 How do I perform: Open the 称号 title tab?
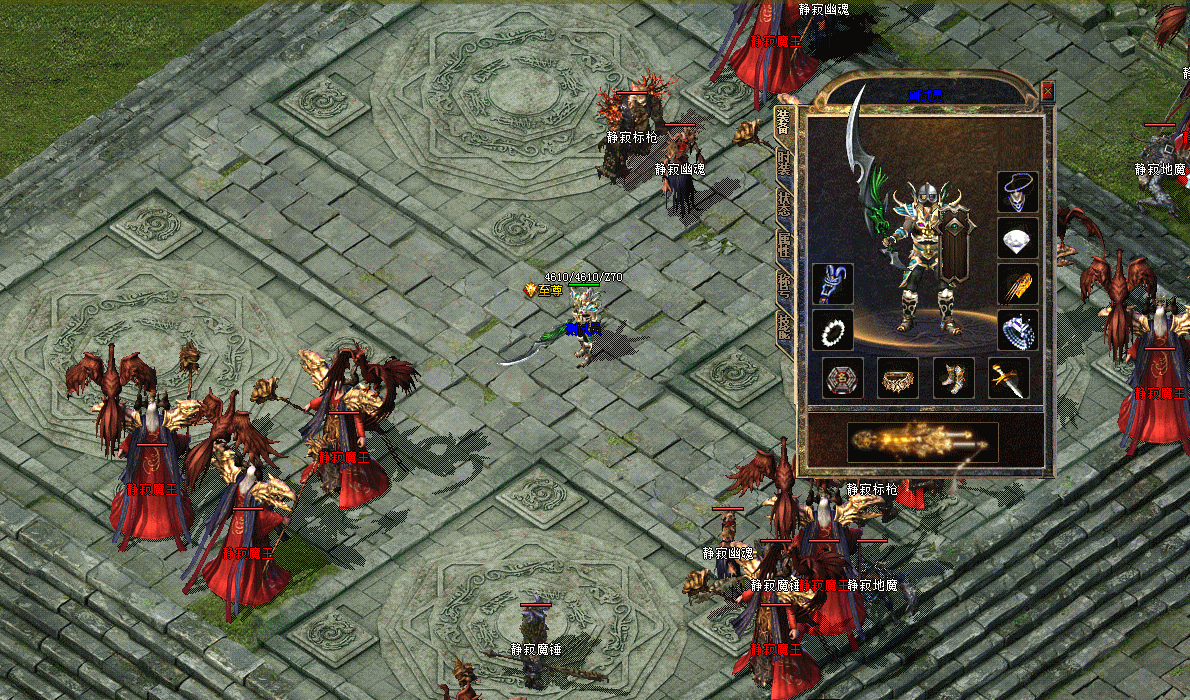(784, 287)
